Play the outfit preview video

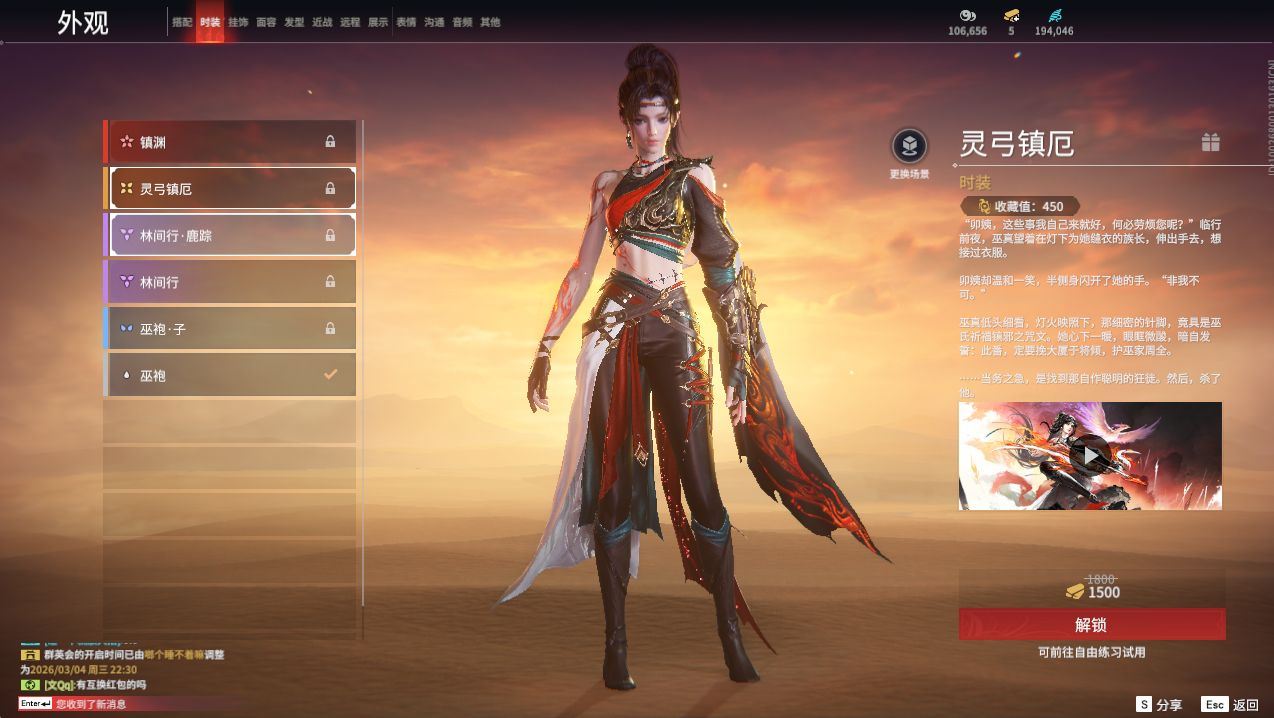coord(1090,456)
